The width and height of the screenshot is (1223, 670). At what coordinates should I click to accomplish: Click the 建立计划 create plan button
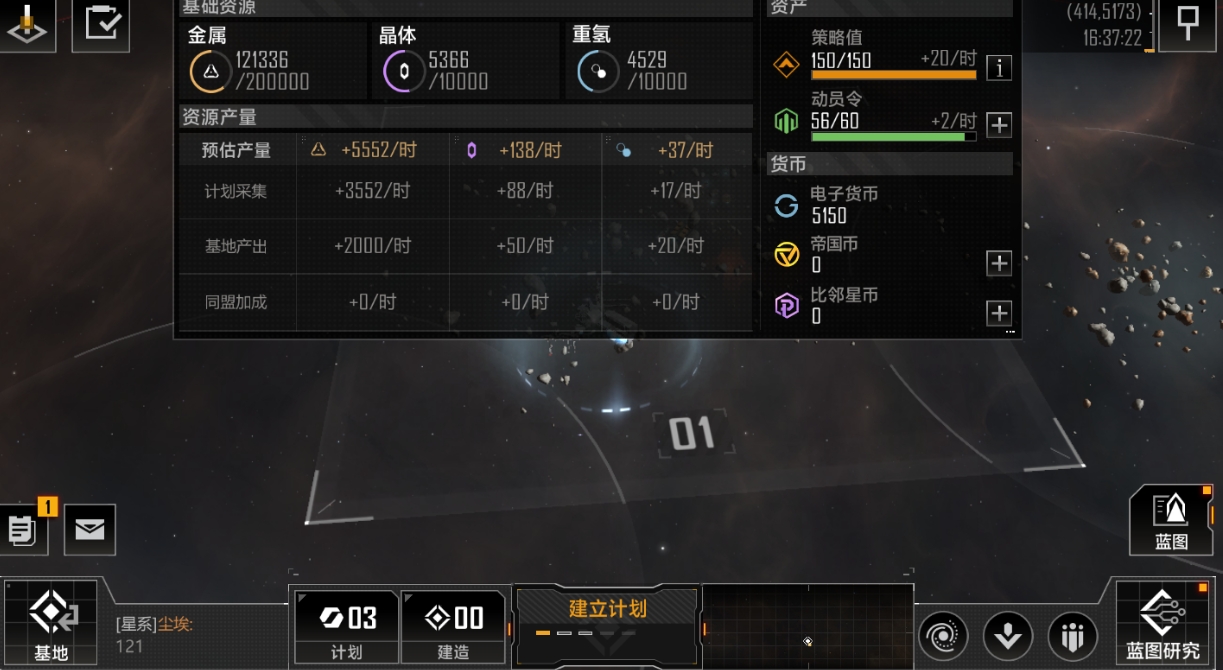click(607, 611)
